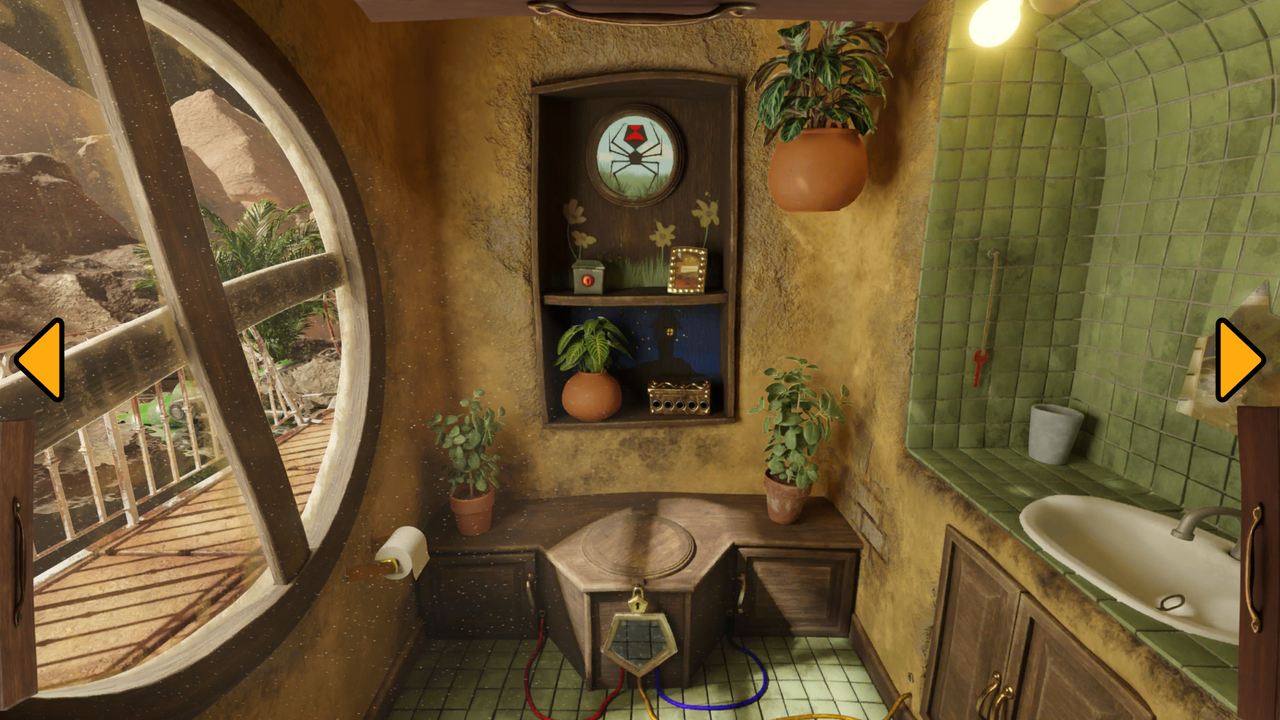
Task: Turn view right with the orange arrow
Action: [x=1238, y=360]
